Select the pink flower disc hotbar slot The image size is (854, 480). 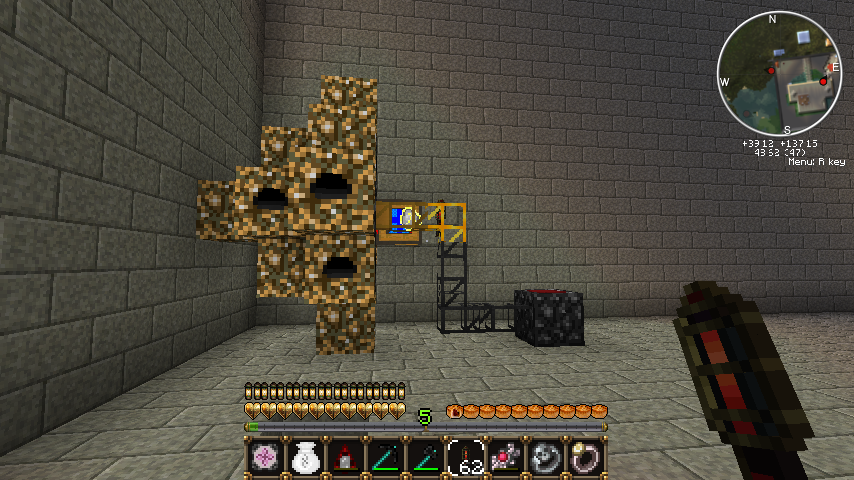coord(263,457)
